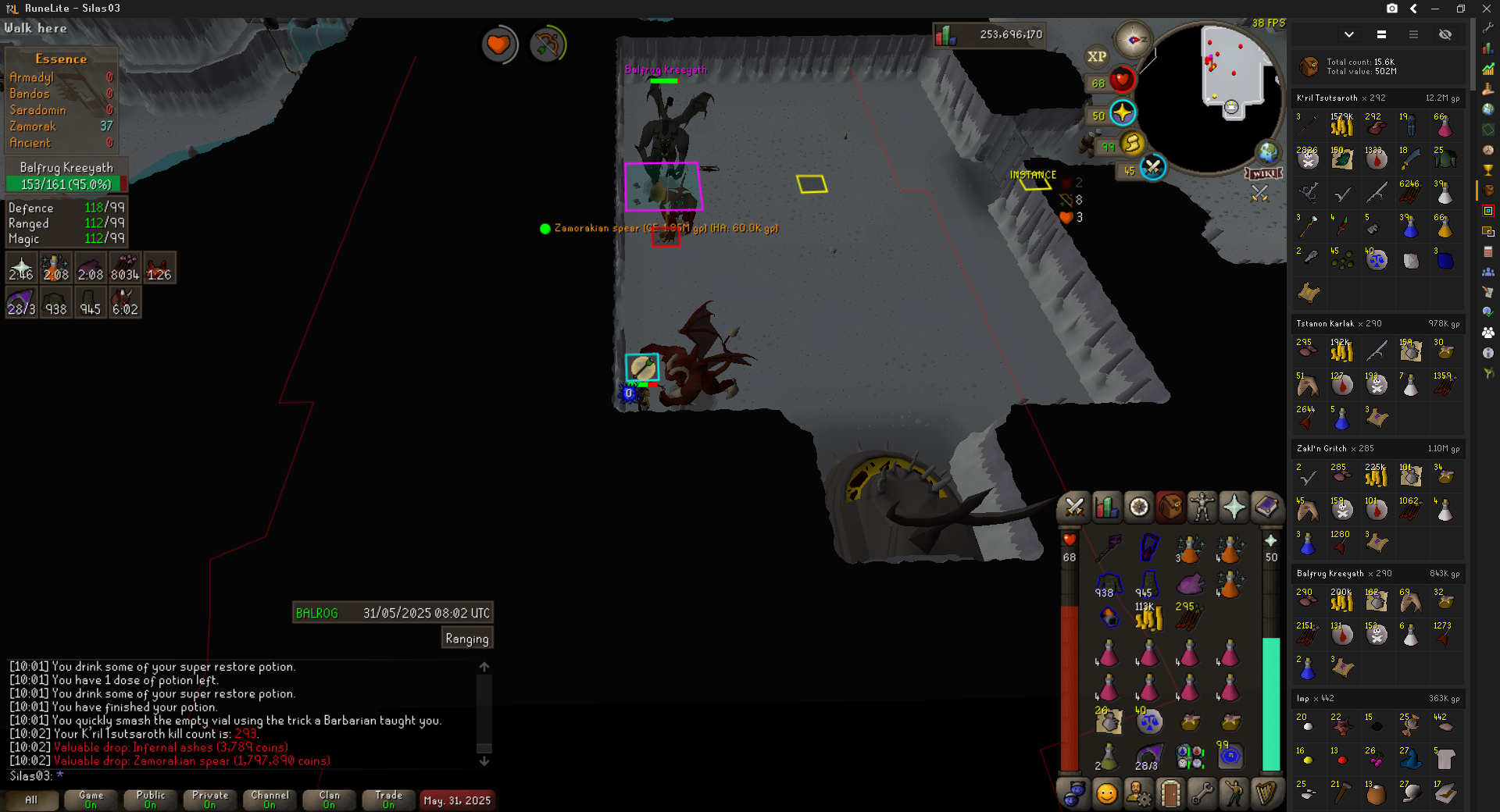The image size is (1500, 812).
Task: Open the Settings wrench tab below inventory
Action: pos(1202,794)
